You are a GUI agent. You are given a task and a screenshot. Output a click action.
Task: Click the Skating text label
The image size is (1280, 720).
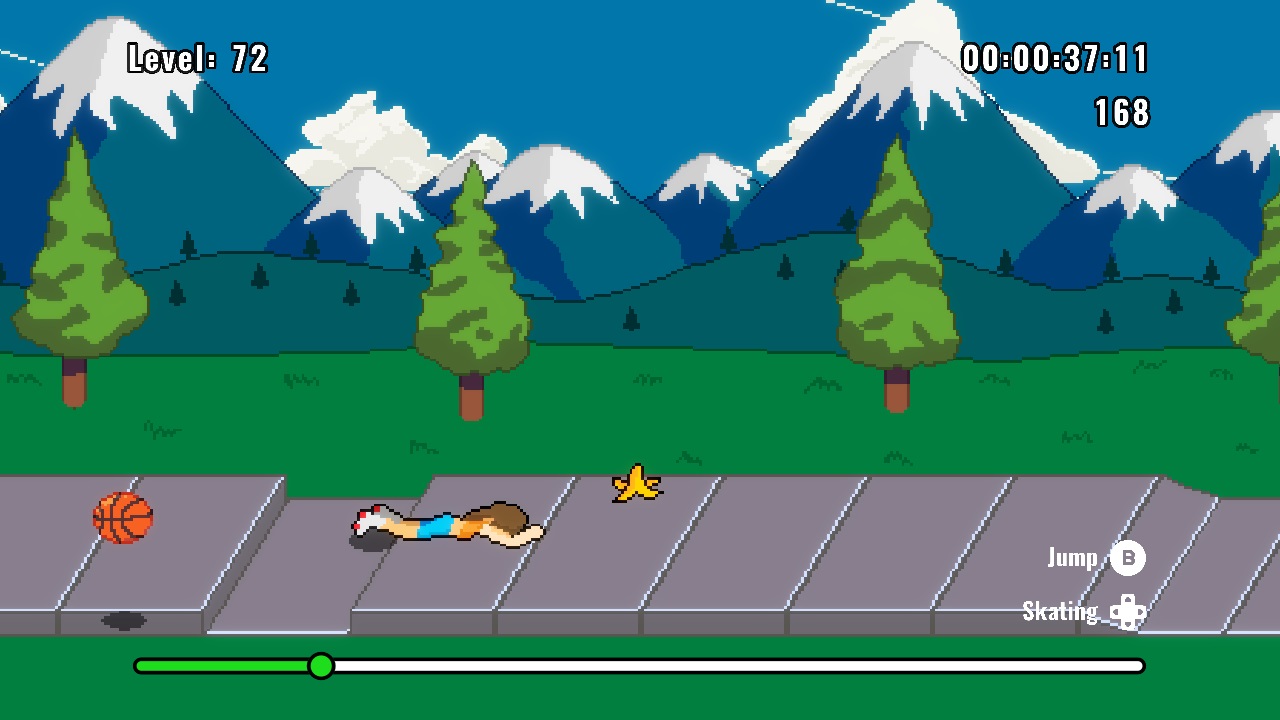coord(1059,611)
